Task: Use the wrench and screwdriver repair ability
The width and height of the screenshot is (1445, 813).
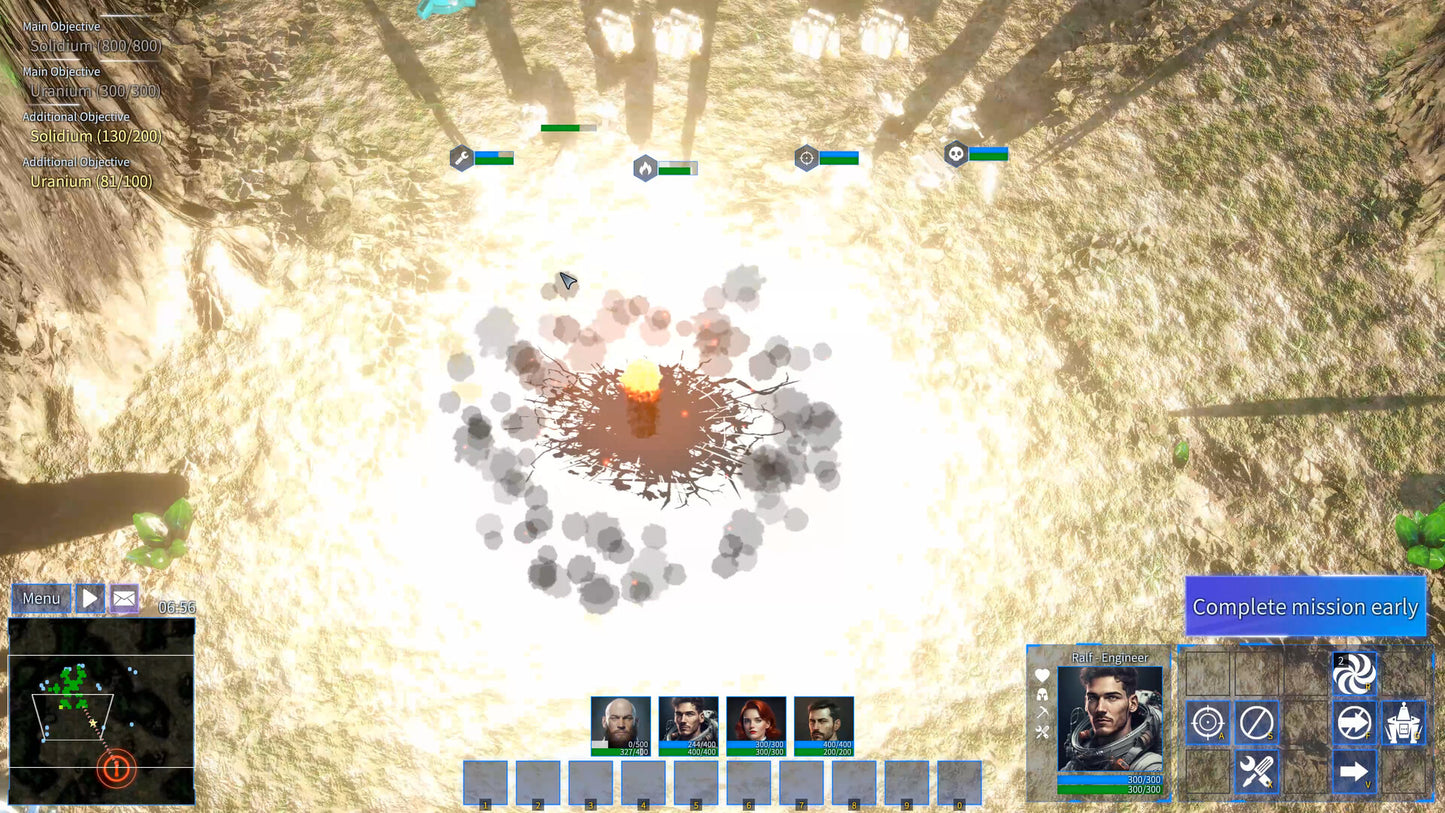Action: (x=1256, y=771)
